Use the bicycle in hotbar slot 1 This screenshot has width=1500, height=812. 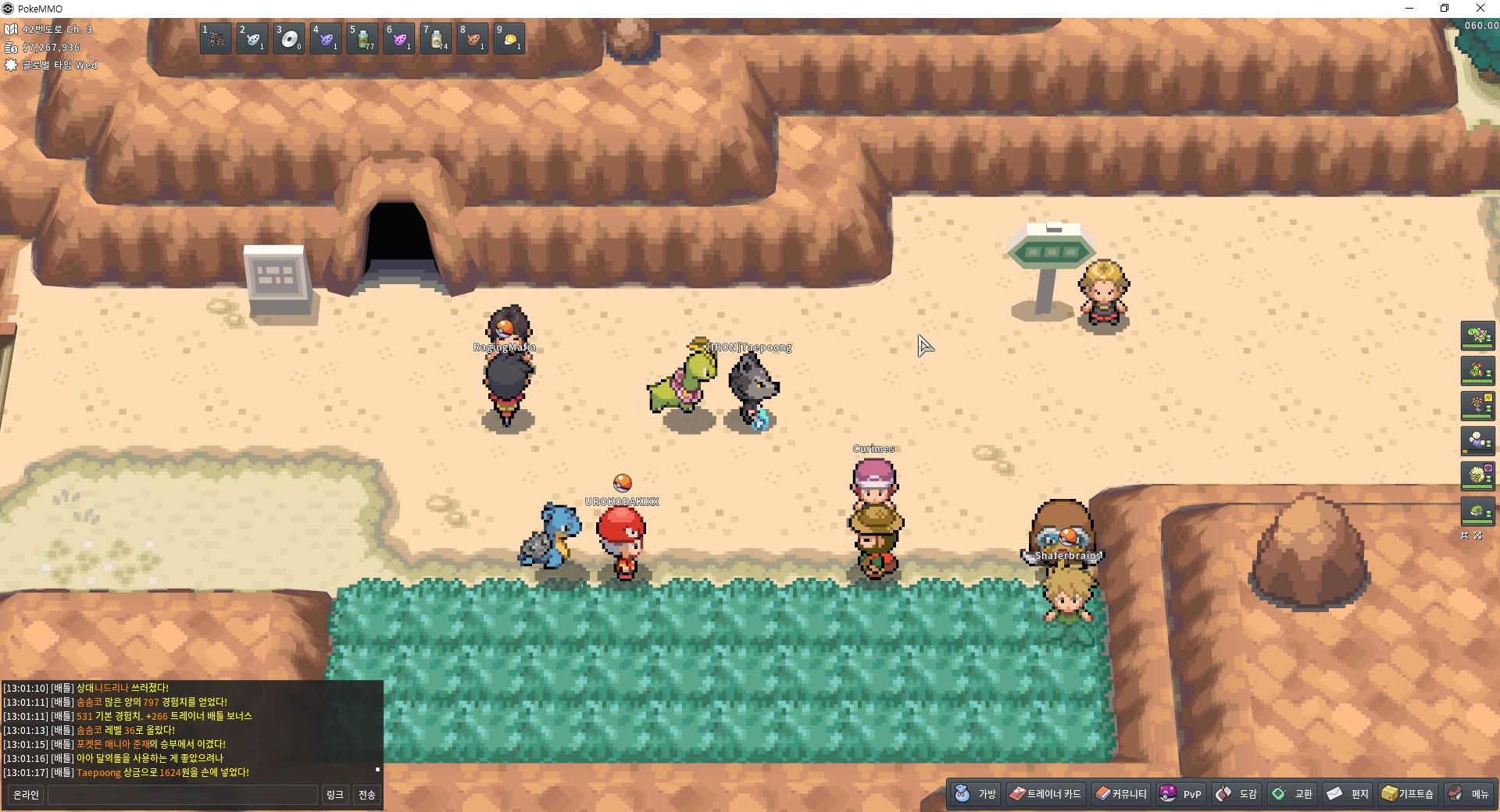[x=216, y=38]
